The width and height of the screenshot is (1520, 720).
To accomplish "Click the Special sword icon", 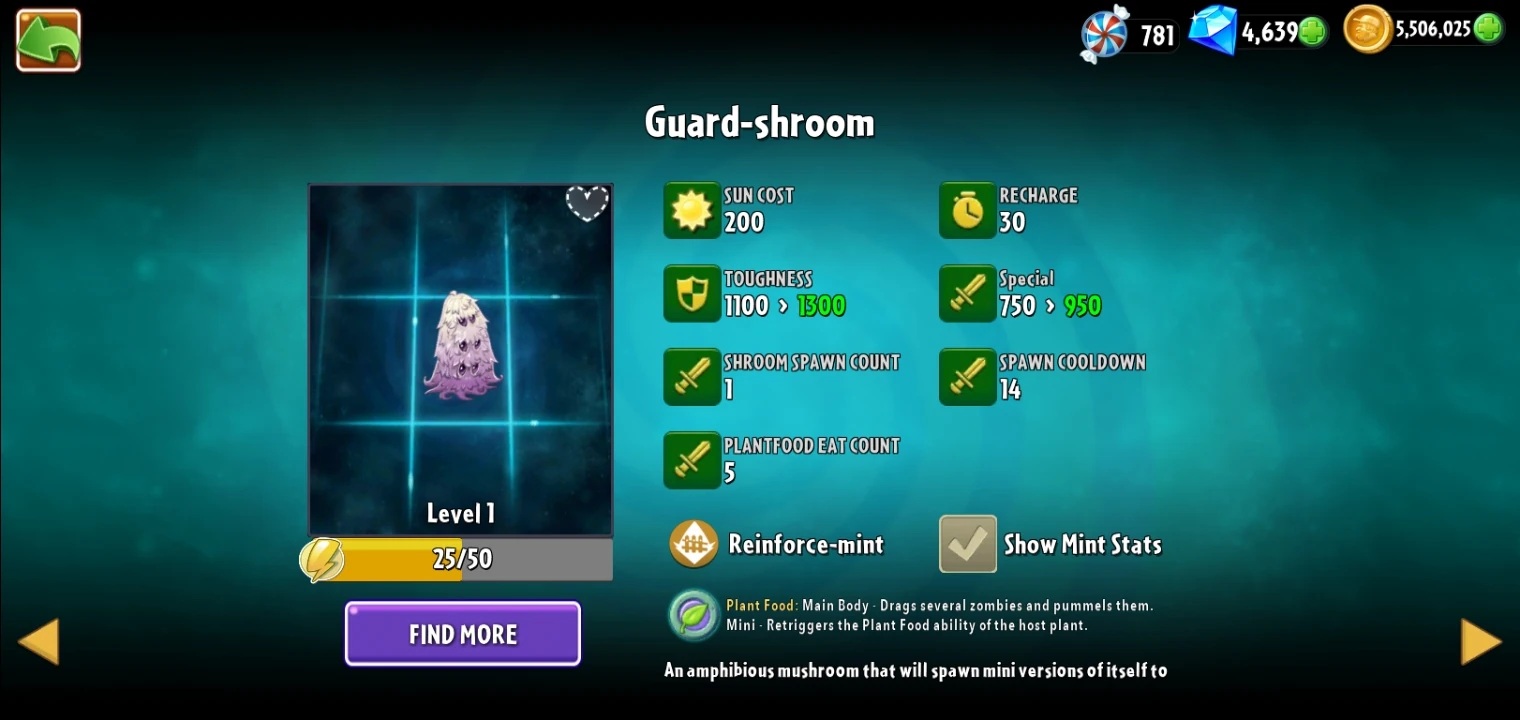I will pos(966,293).
